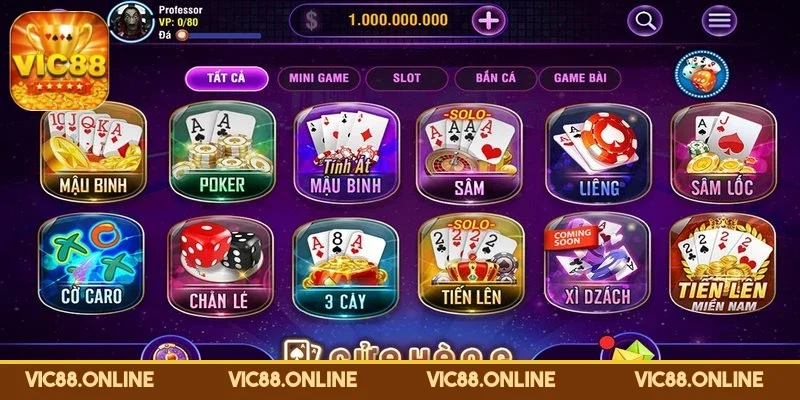Open the MINI GAME category

pos(318,77)
